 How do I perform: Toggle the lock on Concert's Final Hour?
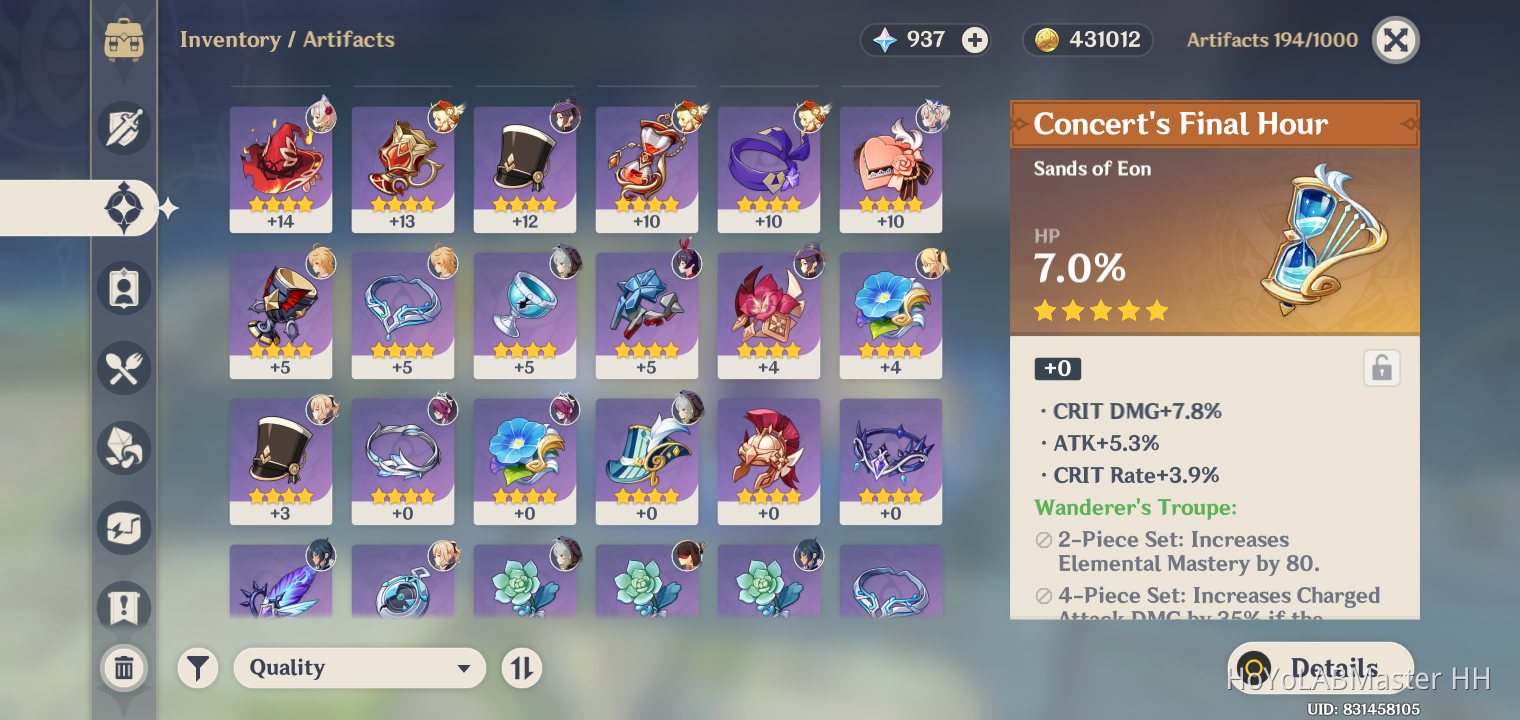(x=1381, y=368)
